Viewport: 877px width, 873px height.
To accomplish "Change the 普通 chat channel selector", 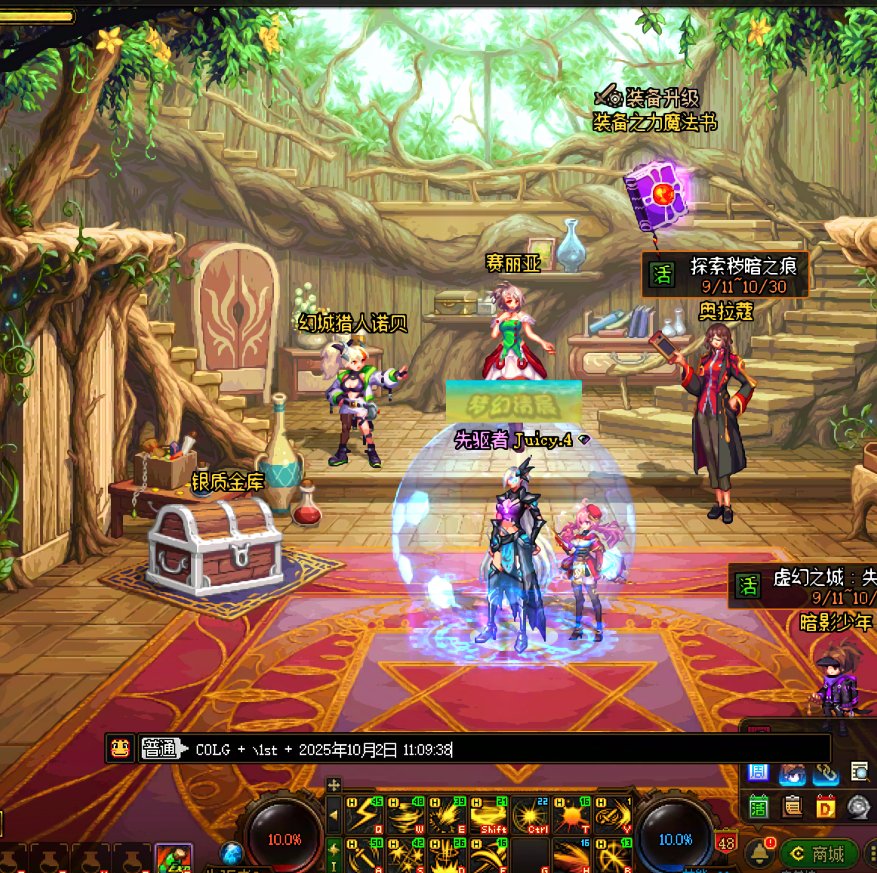I will [160, 749].
